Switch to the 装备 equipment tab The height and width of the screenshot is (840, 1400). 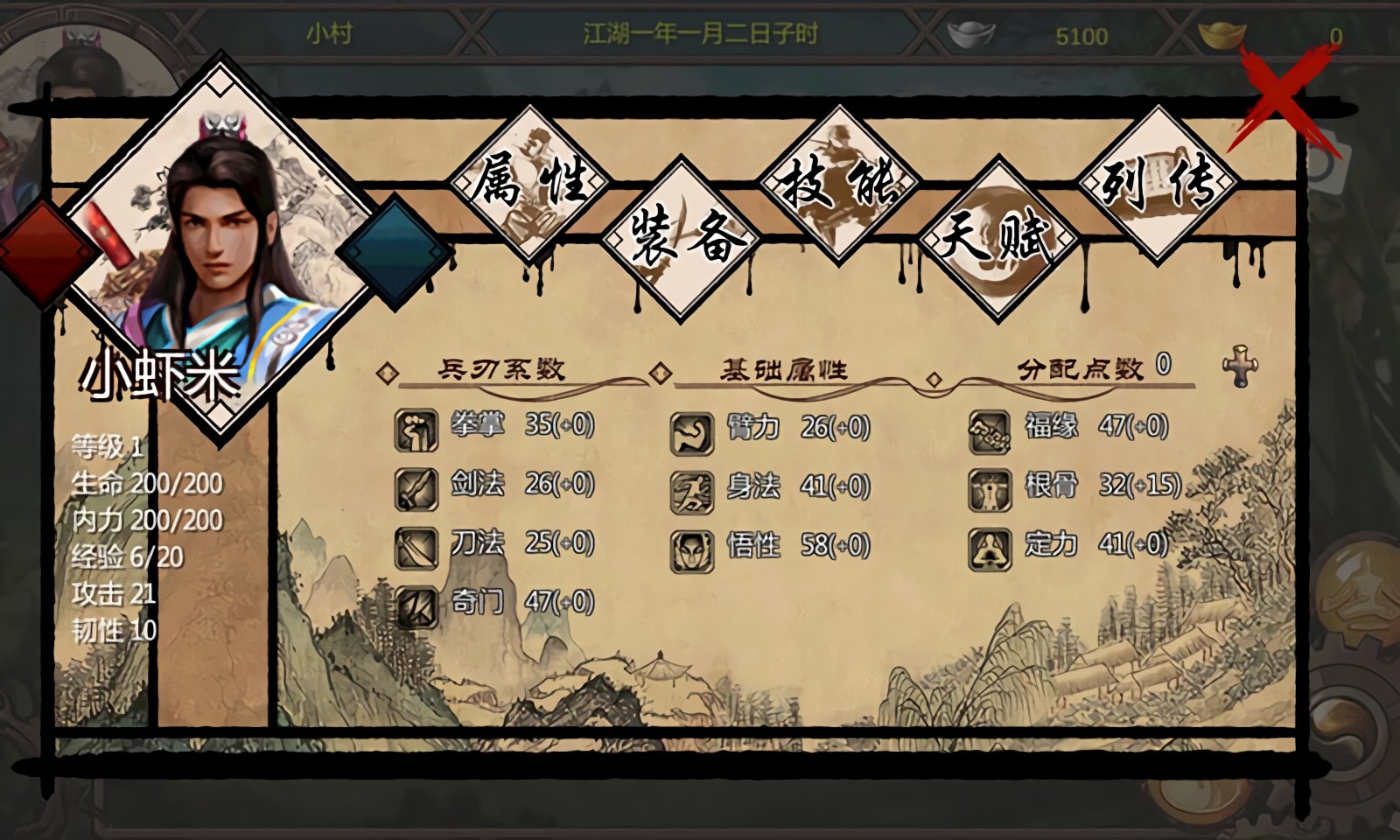point(682,234)
